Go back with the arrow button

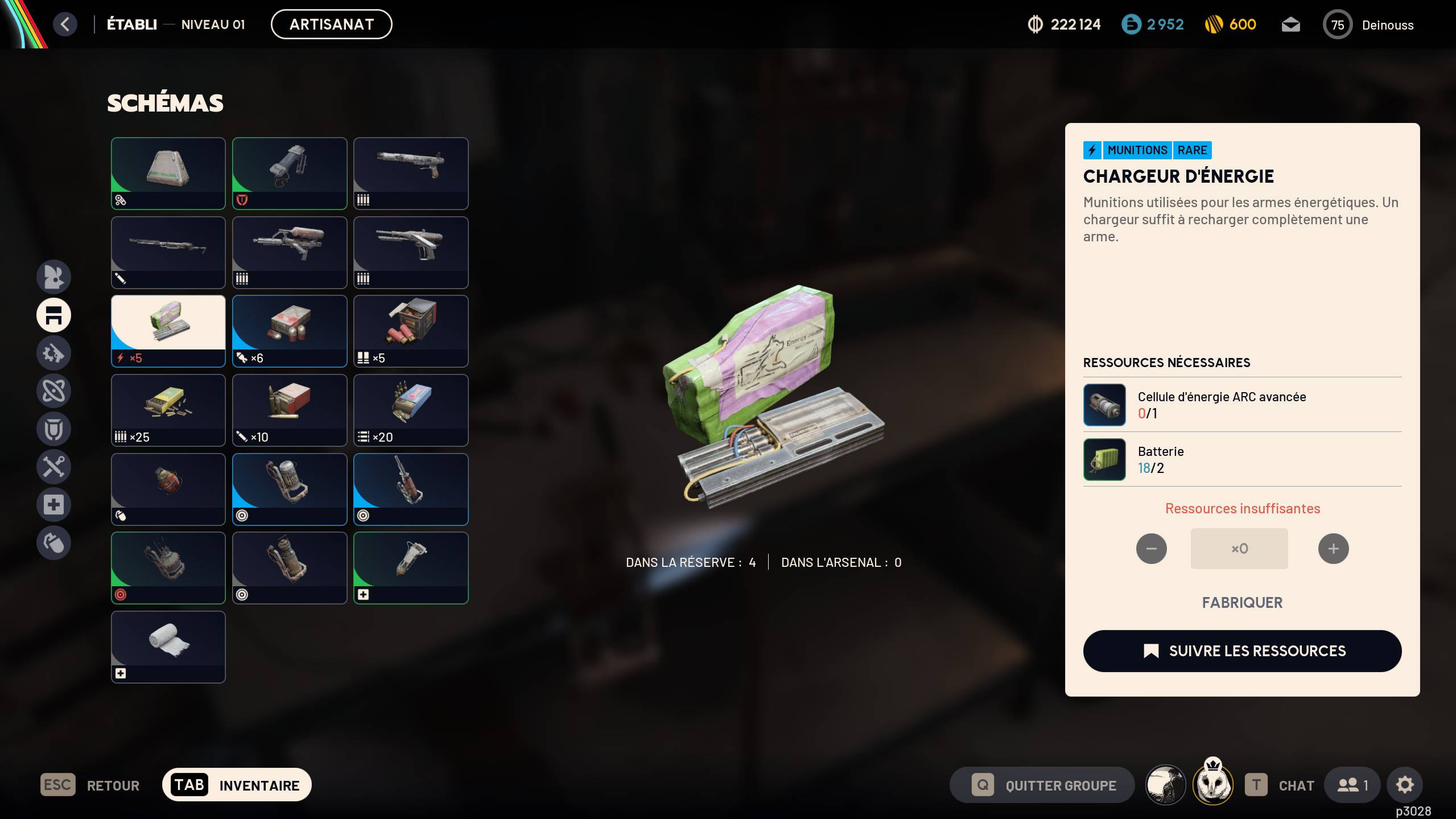(65, 24)
